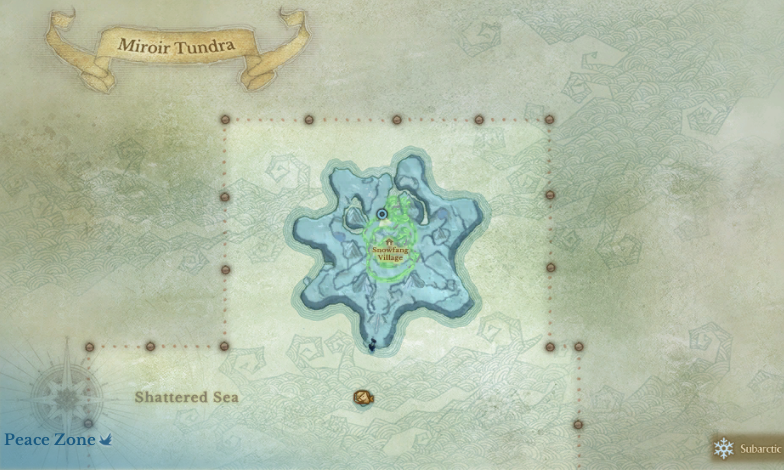This screenshot has width=784, height=470.
Task: Select the orange crate marker in the sea
Action: 363,398
